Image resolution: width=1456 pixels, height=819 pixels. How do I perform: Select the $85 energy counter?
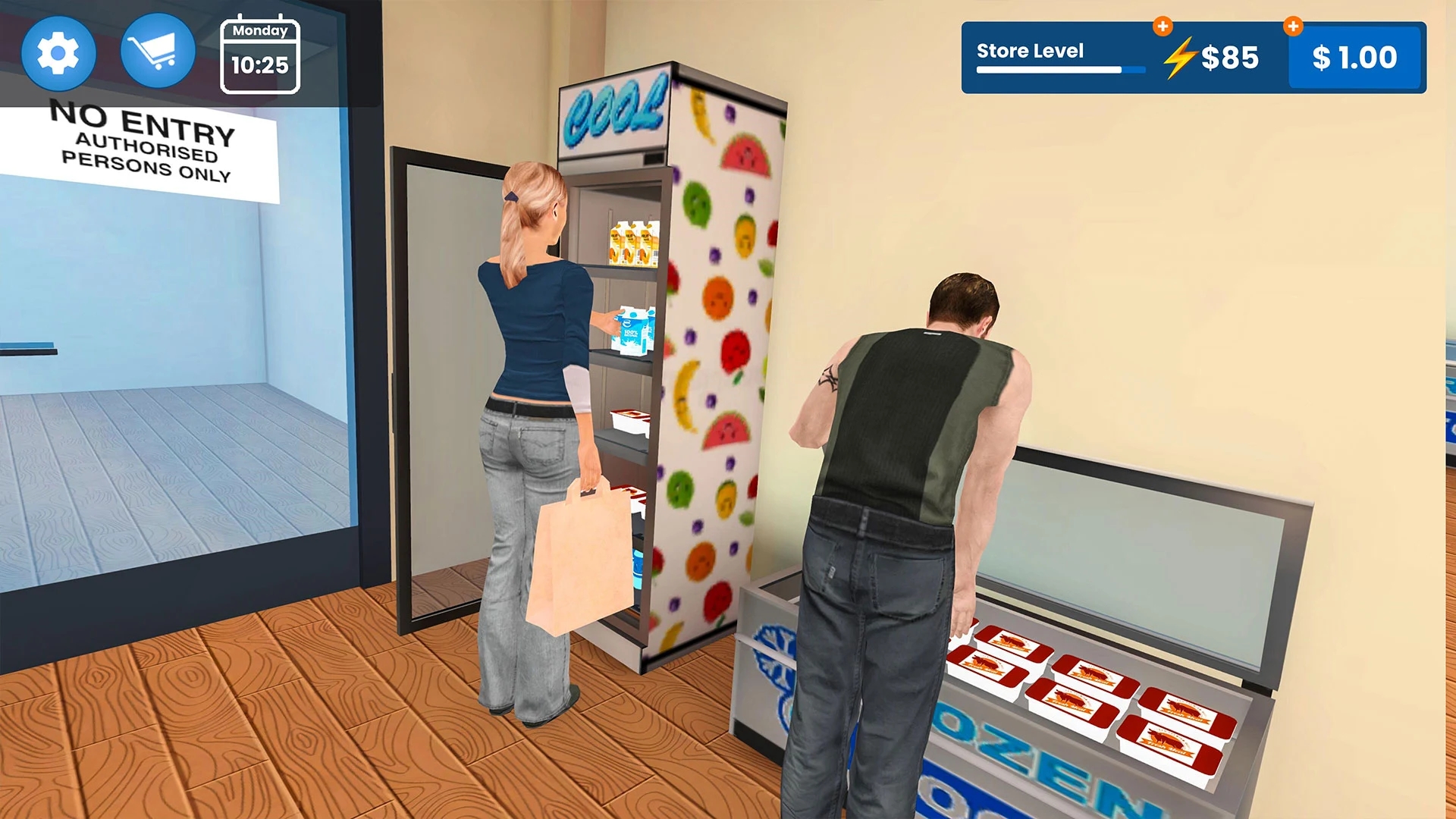tap(1228, 58)
